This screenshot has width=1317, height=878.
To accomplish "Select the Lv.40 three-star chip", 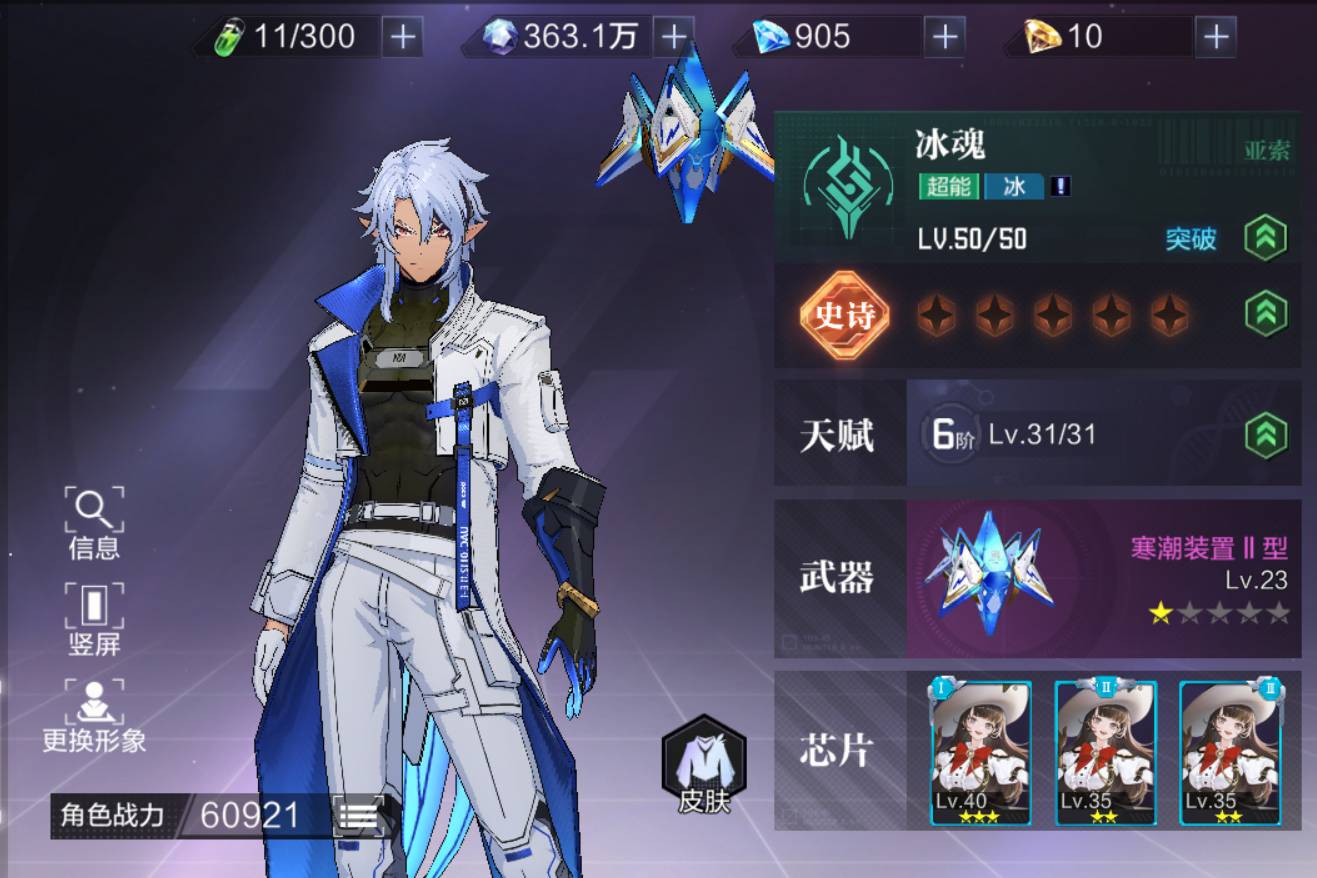I will tap(981, 752).
